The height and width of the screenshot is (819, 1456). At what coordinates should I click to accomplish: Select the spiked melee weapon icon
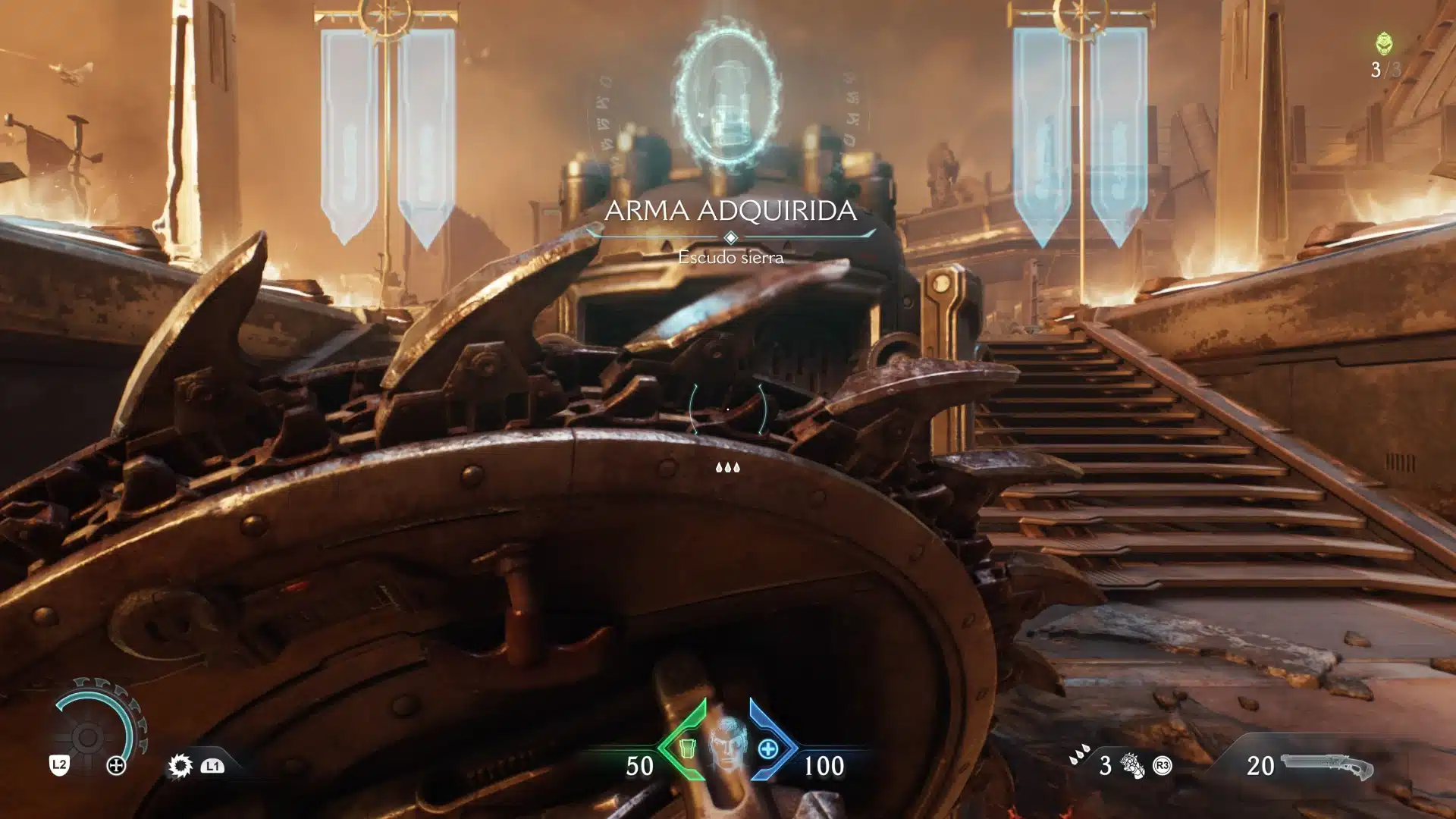point(180,766)
